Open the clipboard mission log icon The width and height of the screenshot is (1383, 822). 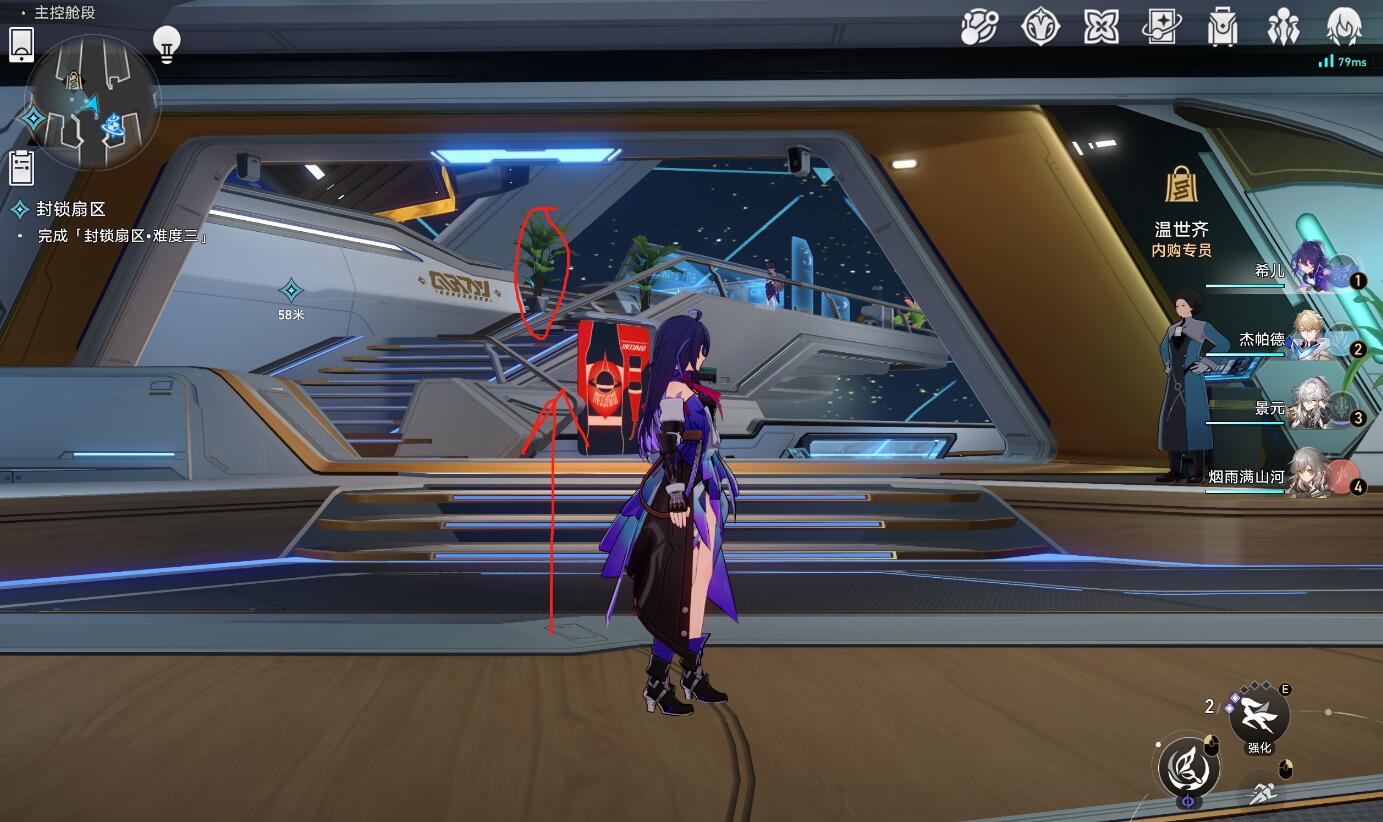tap(22, 167)
